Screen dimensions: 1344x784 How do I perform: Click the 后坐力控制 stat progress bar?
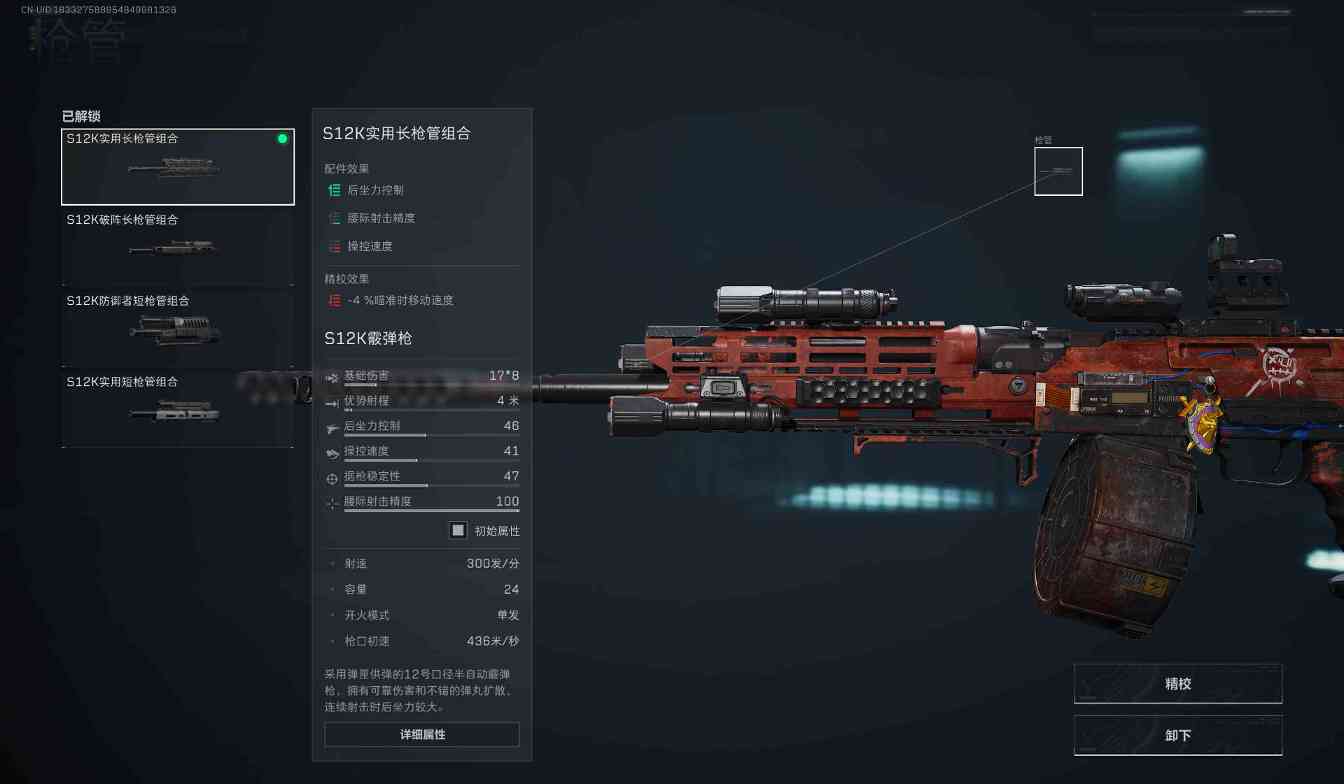[430, 434]
